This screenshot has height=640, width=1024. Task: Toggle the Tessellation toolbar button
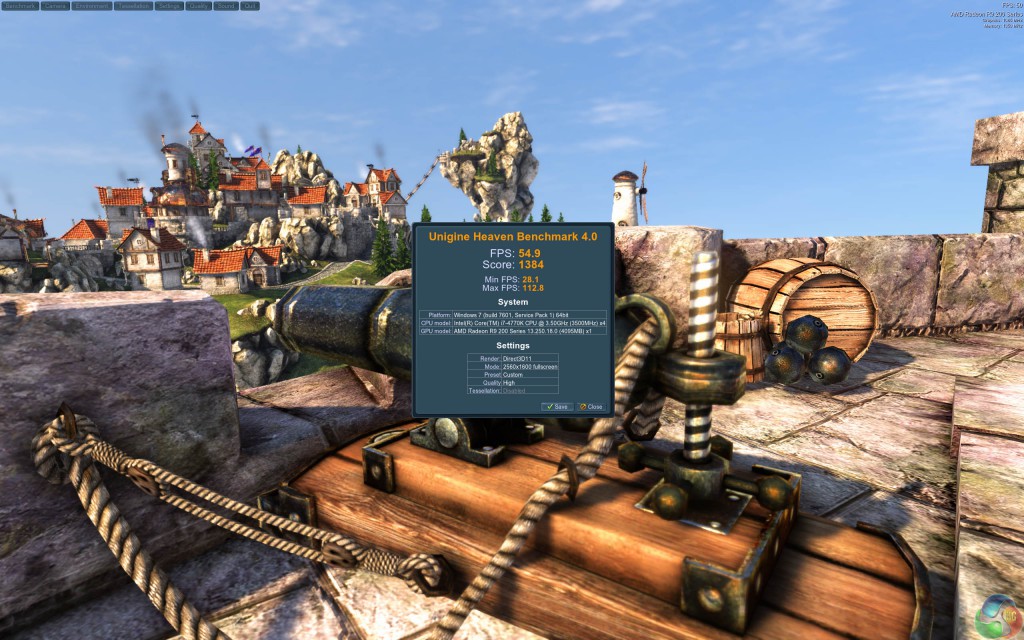135,5
